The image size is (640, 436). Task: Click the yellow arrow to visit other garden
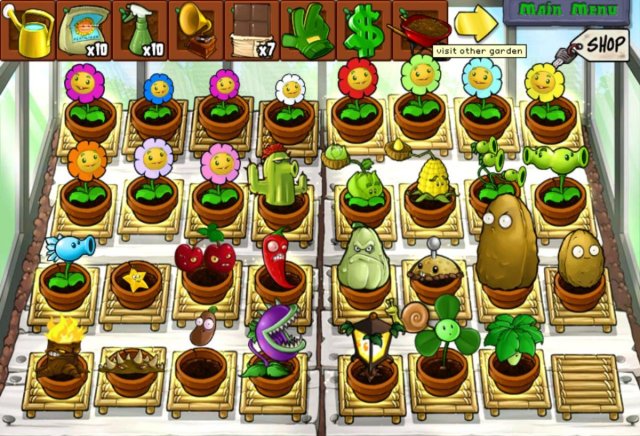coord(475,24)
